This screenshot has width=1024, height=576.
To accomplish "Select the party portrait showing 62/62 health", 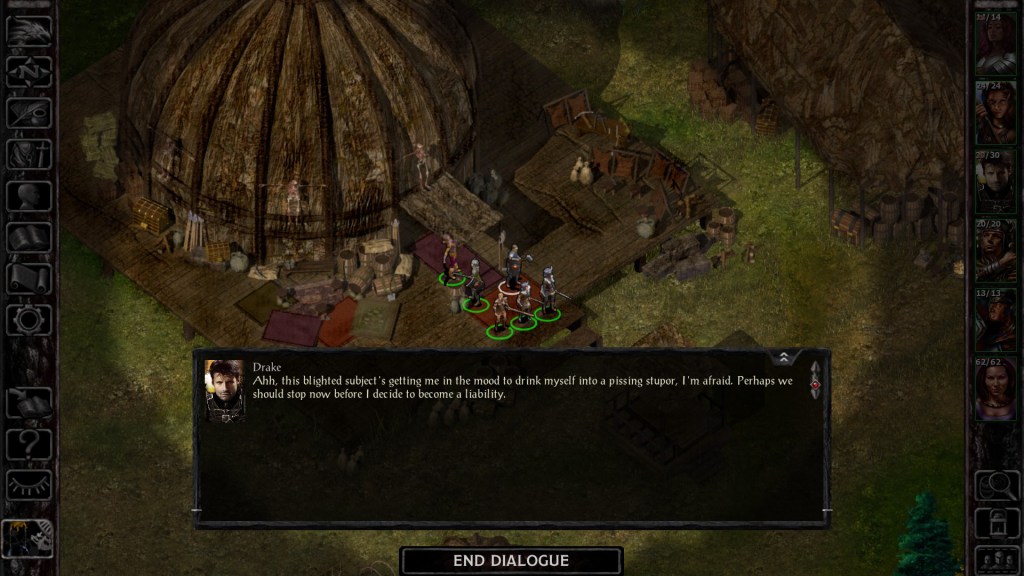I will coord(996,389).
